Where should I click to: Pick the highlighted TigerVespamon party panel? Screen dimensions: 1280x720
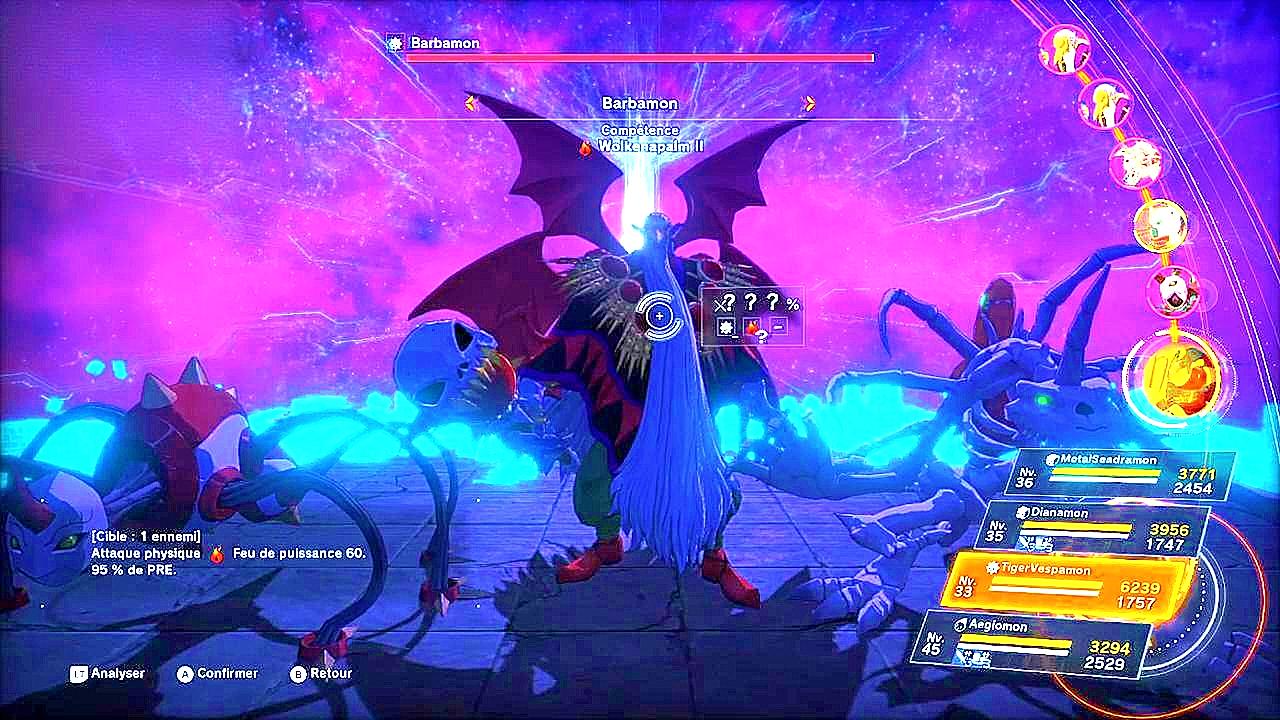point(1068,584)
